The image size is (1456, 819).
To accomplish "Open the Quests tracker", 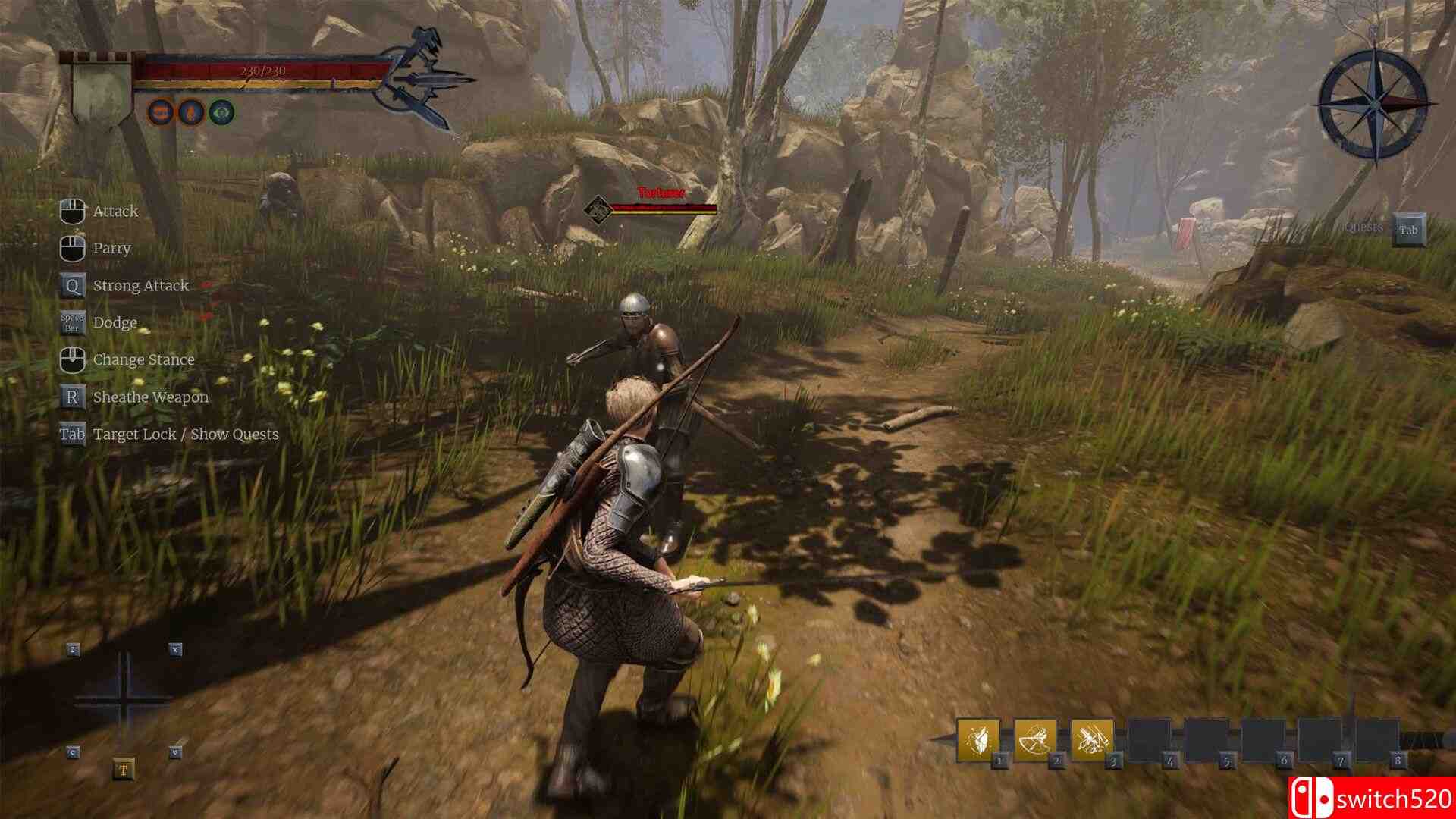I will (x=1408, y=230).
